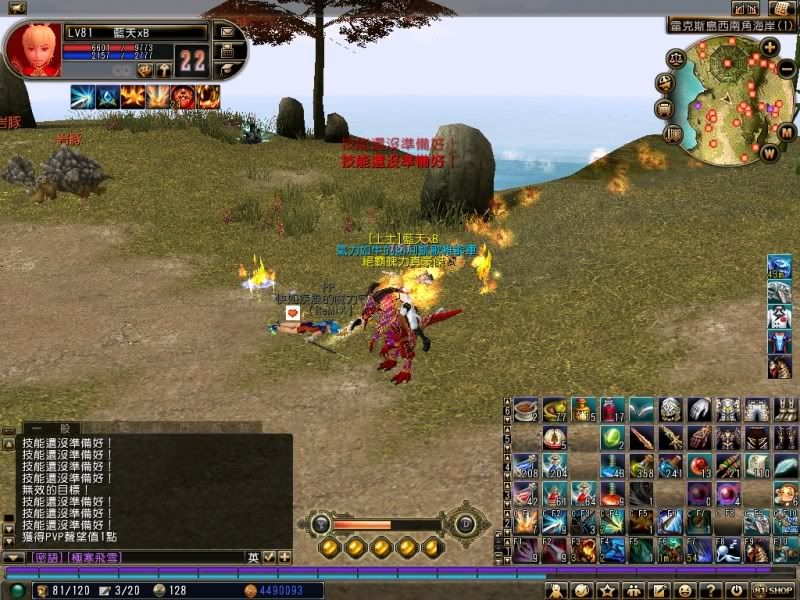The width and height of the screenshot is (800, 600).
Task: Click the power button in bottom bar
Action: 736,591
